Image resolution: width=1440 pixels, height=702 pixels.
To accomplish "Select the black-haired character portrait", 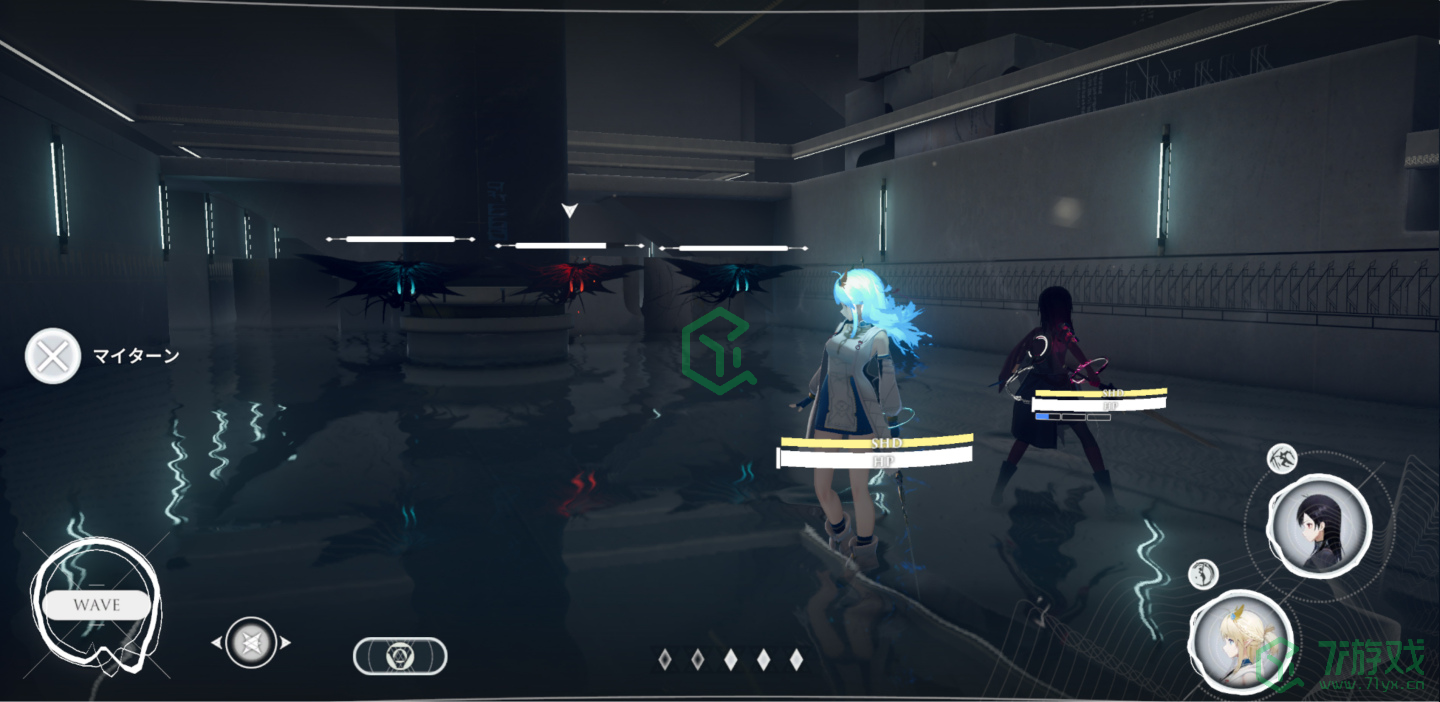I will 1319,525.
